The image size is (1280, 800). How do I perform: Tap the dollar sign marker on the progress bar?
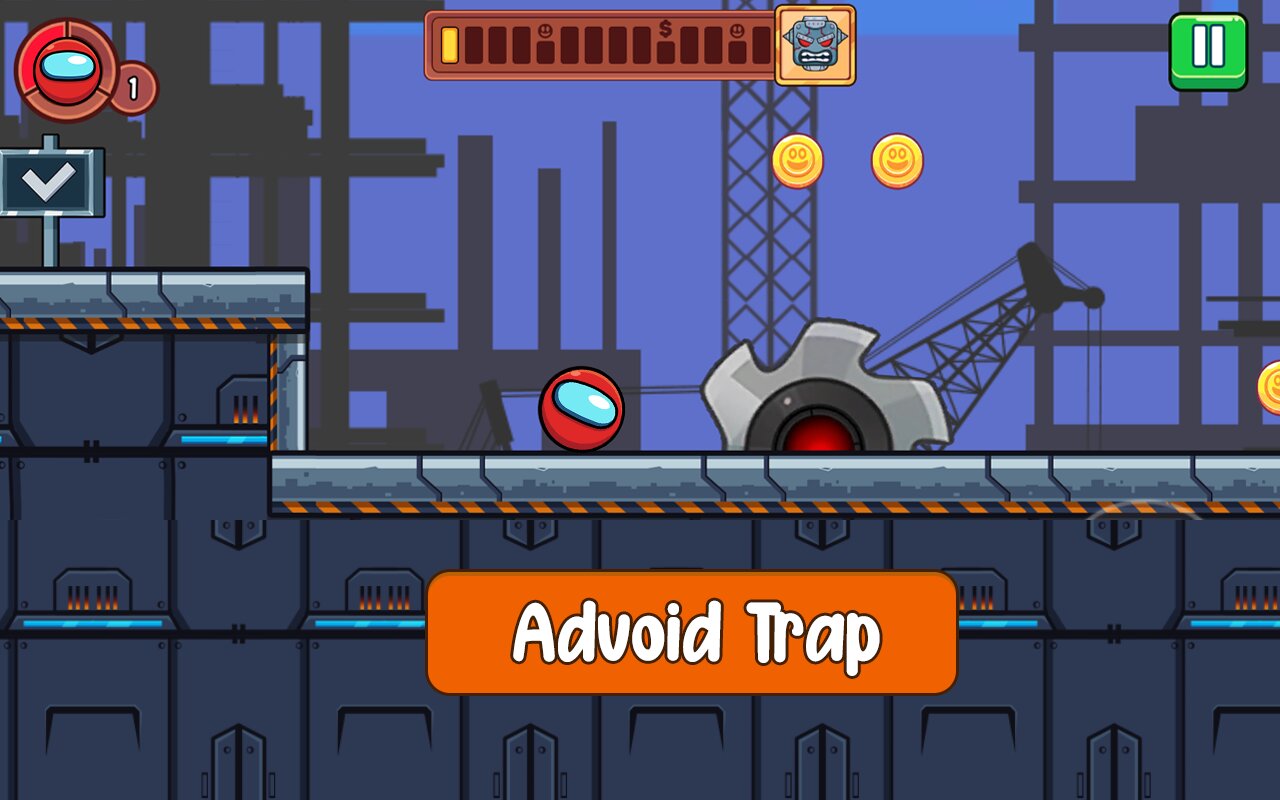click(x=664, y=30)
